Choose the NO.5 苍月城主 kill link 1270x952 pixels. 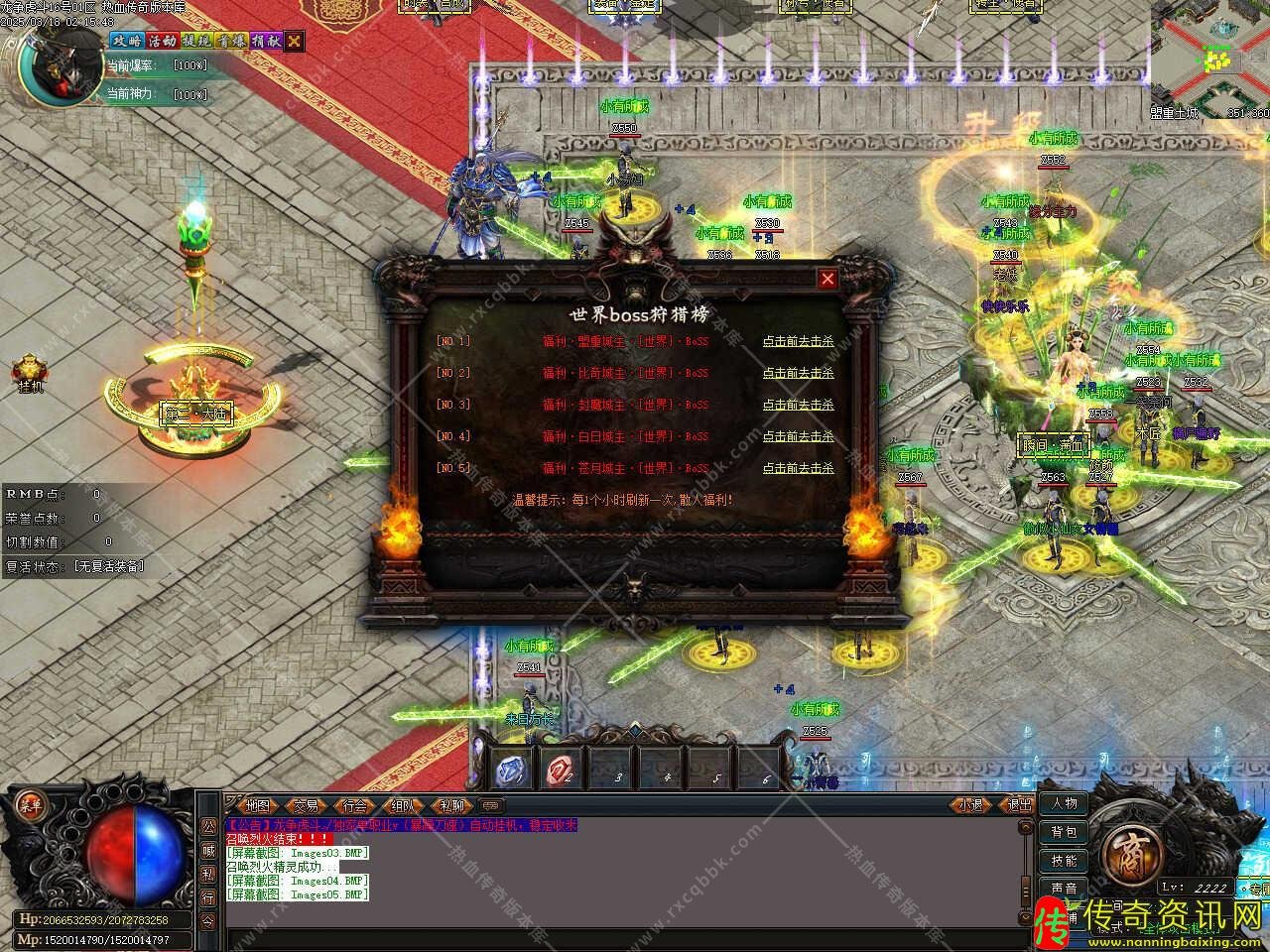798,468
